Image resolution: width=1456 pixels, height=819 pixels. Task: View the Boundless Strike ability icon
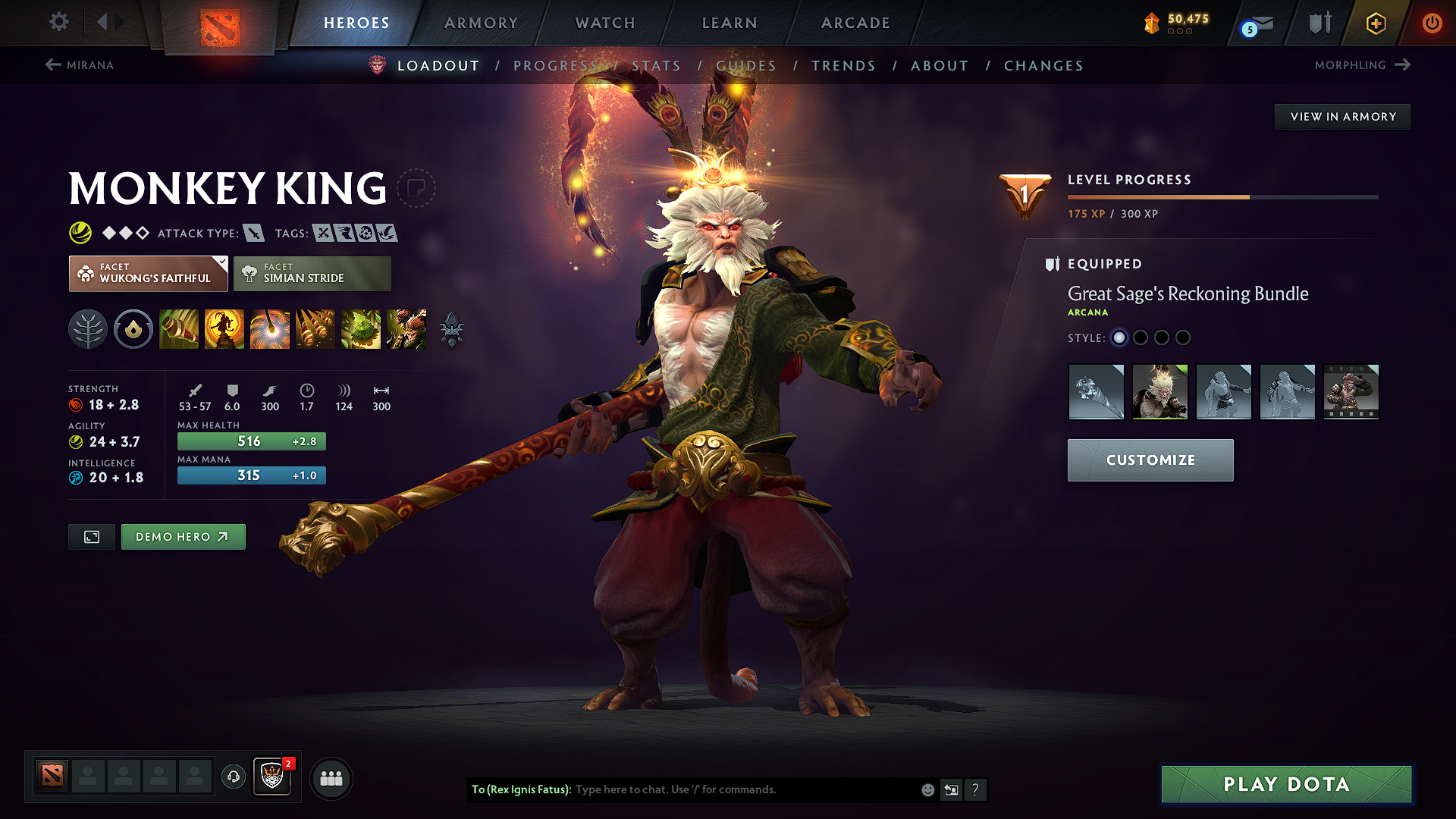point(179,329)
